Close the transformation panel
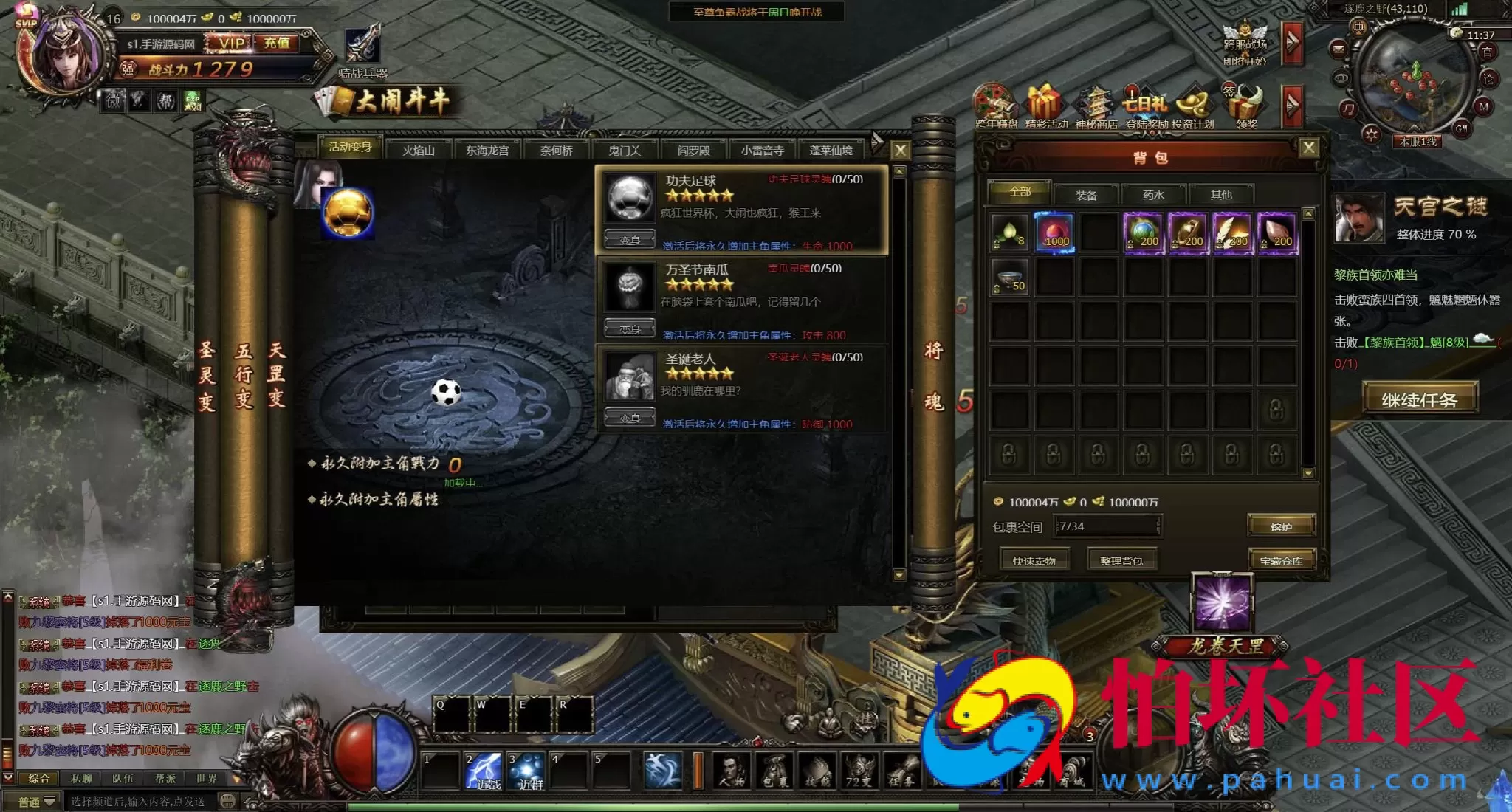 tap(900, 151)
